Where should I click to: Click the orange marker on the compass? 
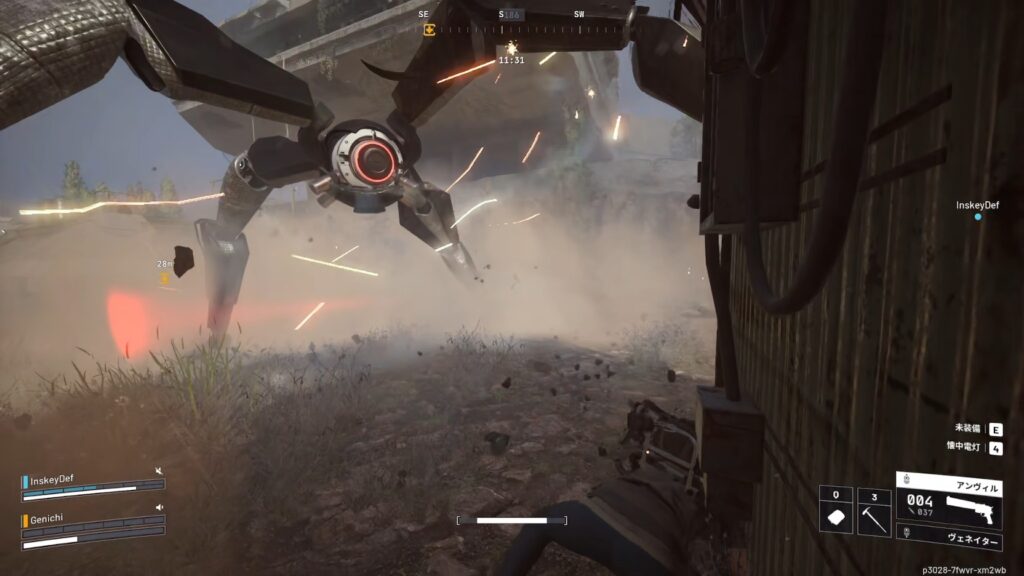(430, 30)
